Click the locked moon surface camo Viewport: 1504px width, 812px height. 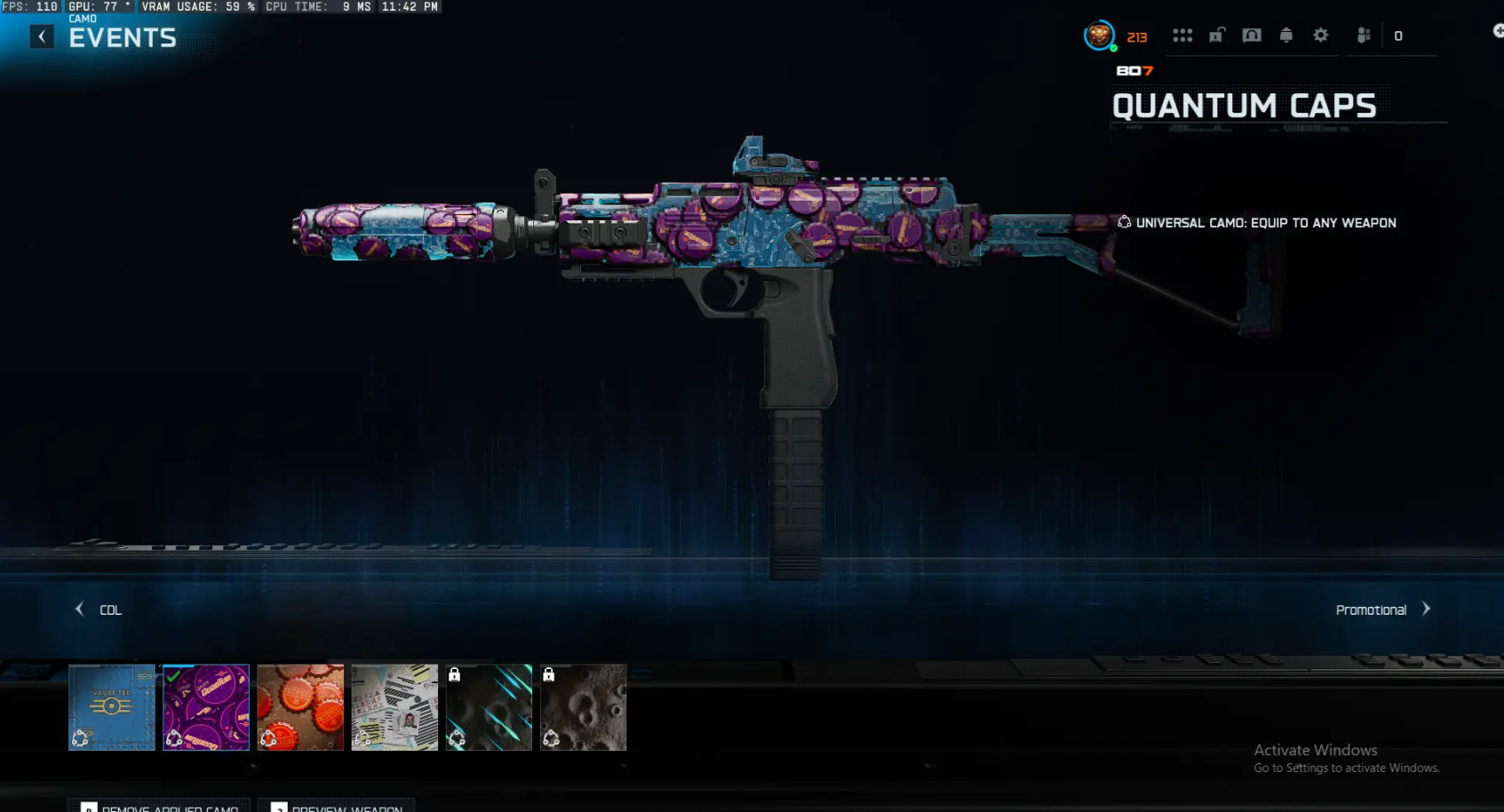583,707
